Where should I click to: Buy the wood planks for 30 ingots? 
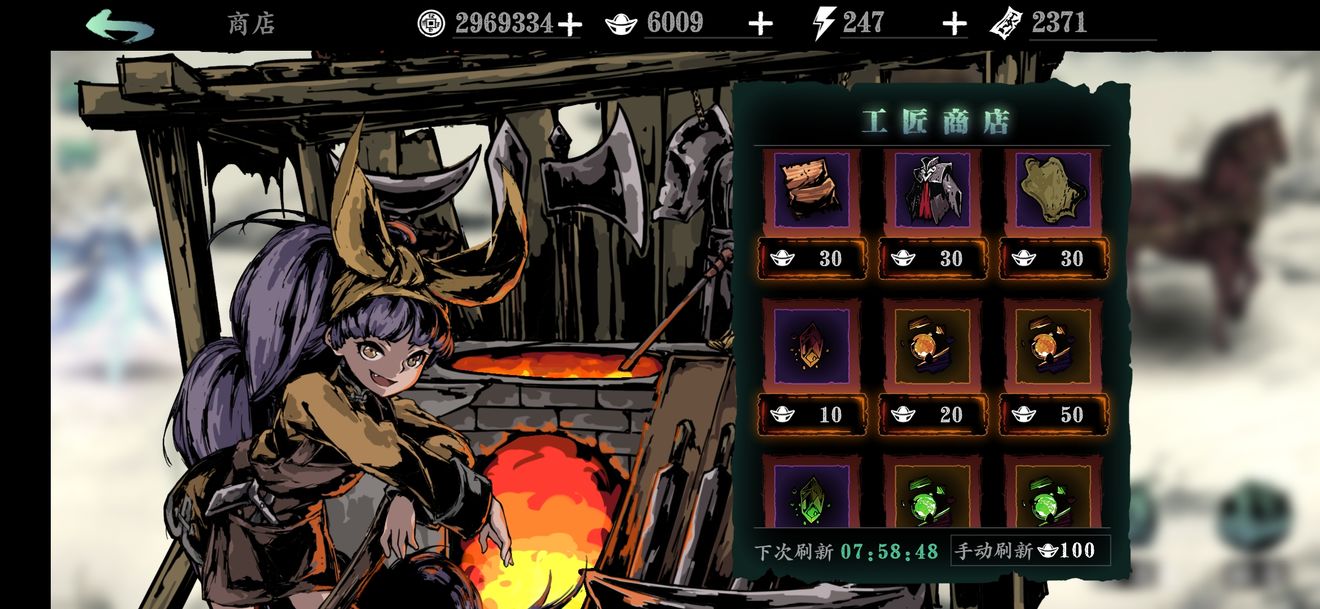tap(812, 258)
